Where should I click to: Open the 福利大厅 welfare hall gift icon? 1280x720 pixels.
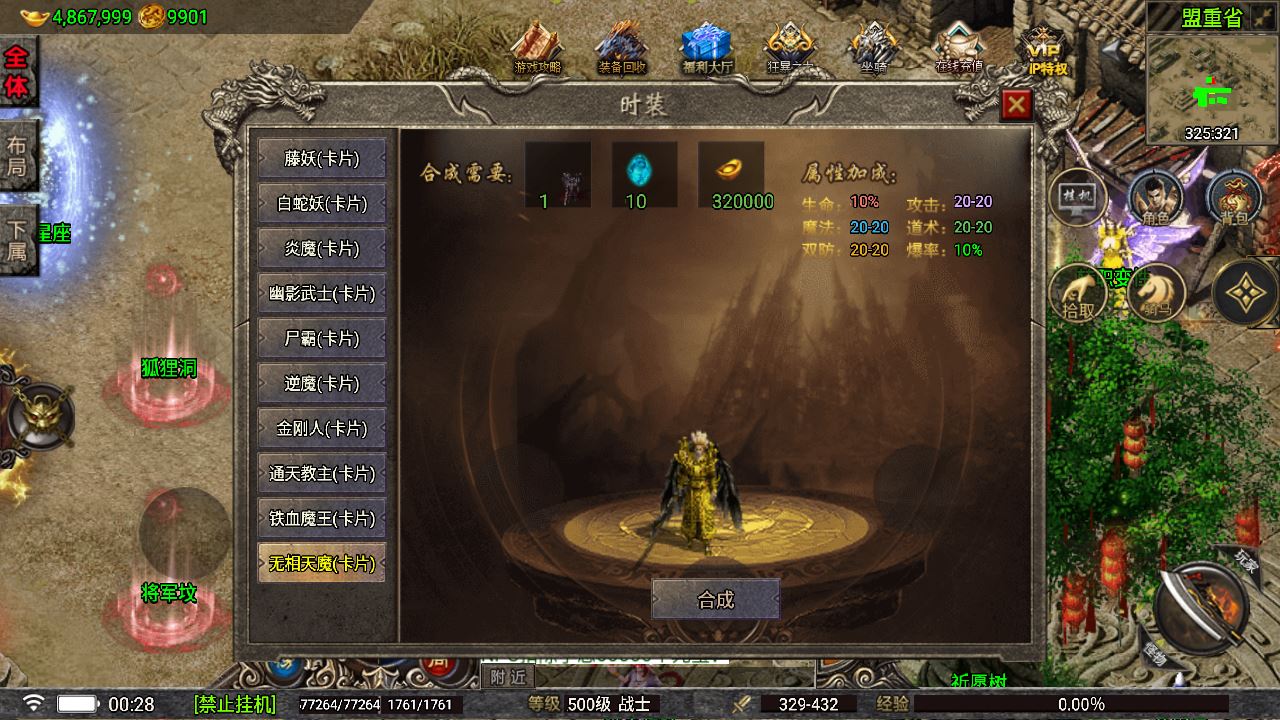coord(707,48)
